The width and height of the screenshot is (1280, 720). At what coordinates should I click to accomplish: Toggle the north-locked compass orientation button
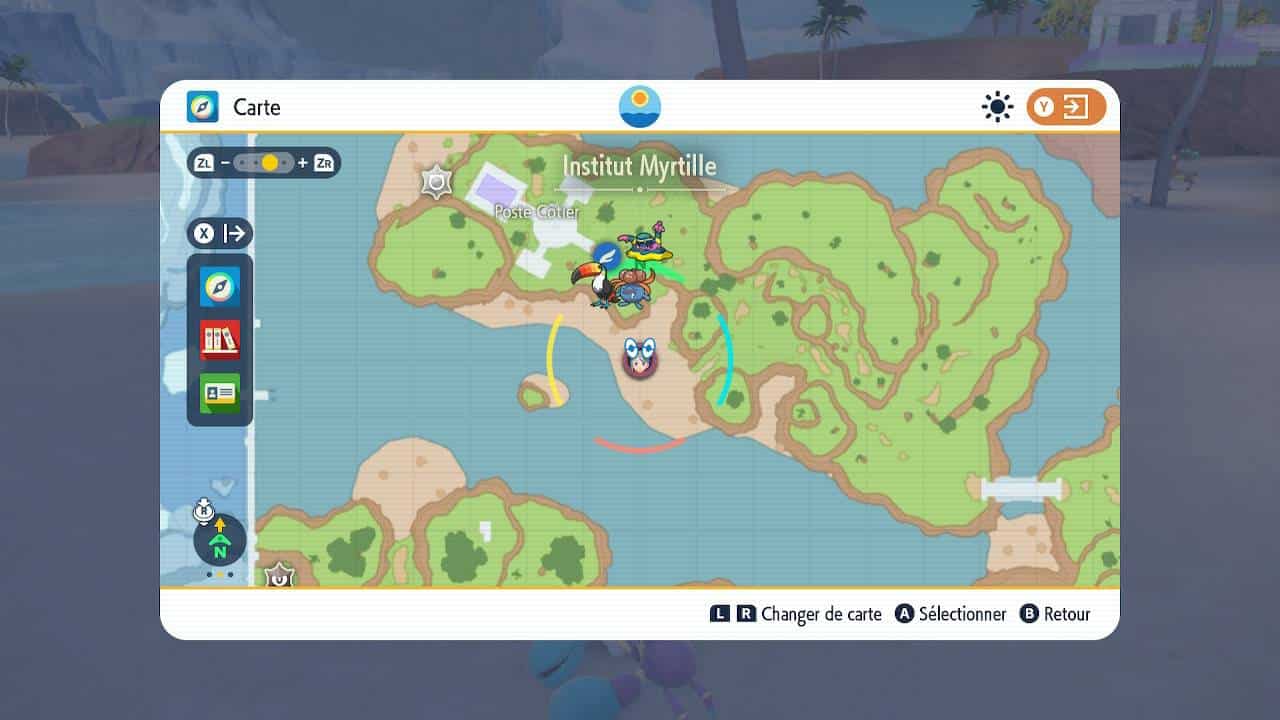[219, 540]
